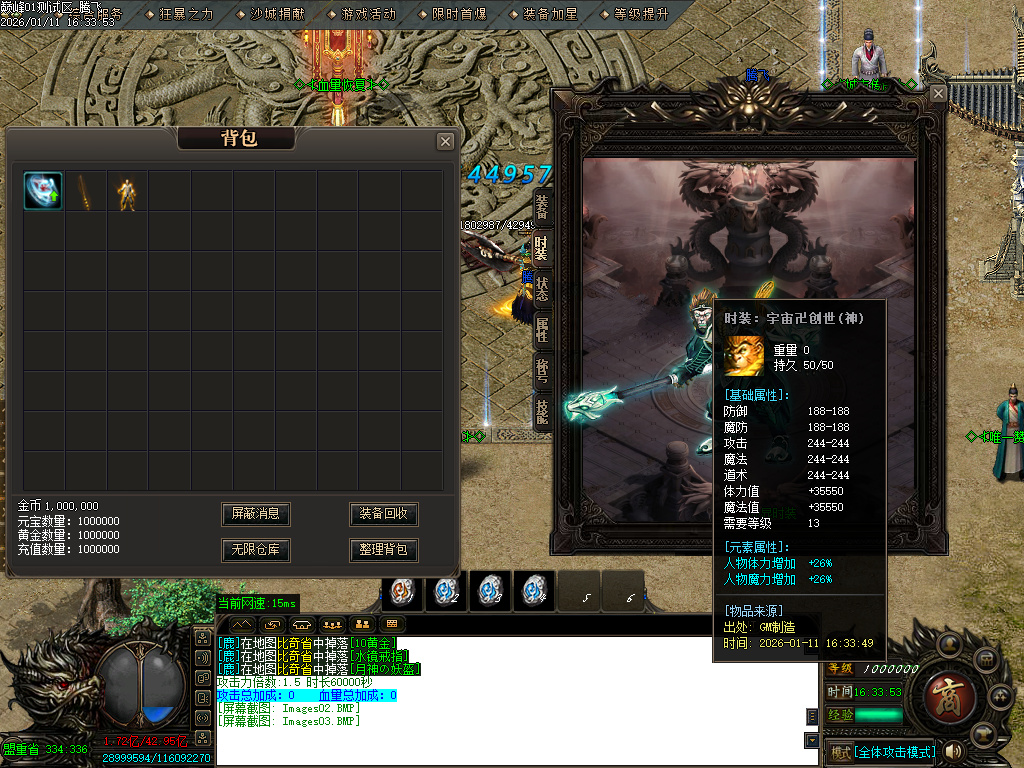Use the orange swirl skill in hotbar slot 1

click(x=402, y=591)
